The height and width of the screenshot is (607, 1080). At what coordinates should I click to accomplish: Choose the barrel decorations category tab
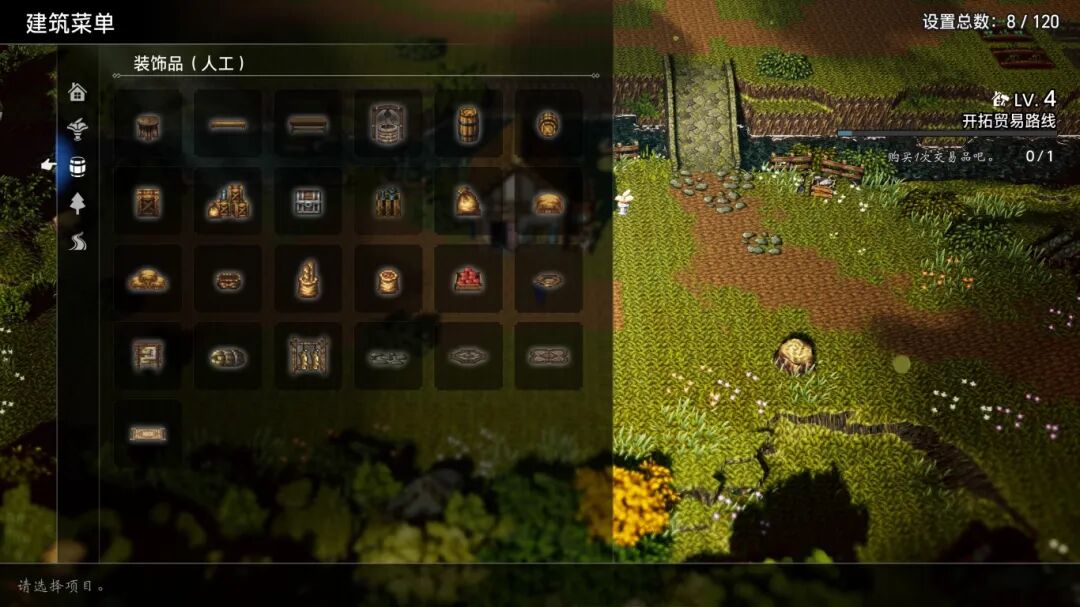click(x=77, y=166)
